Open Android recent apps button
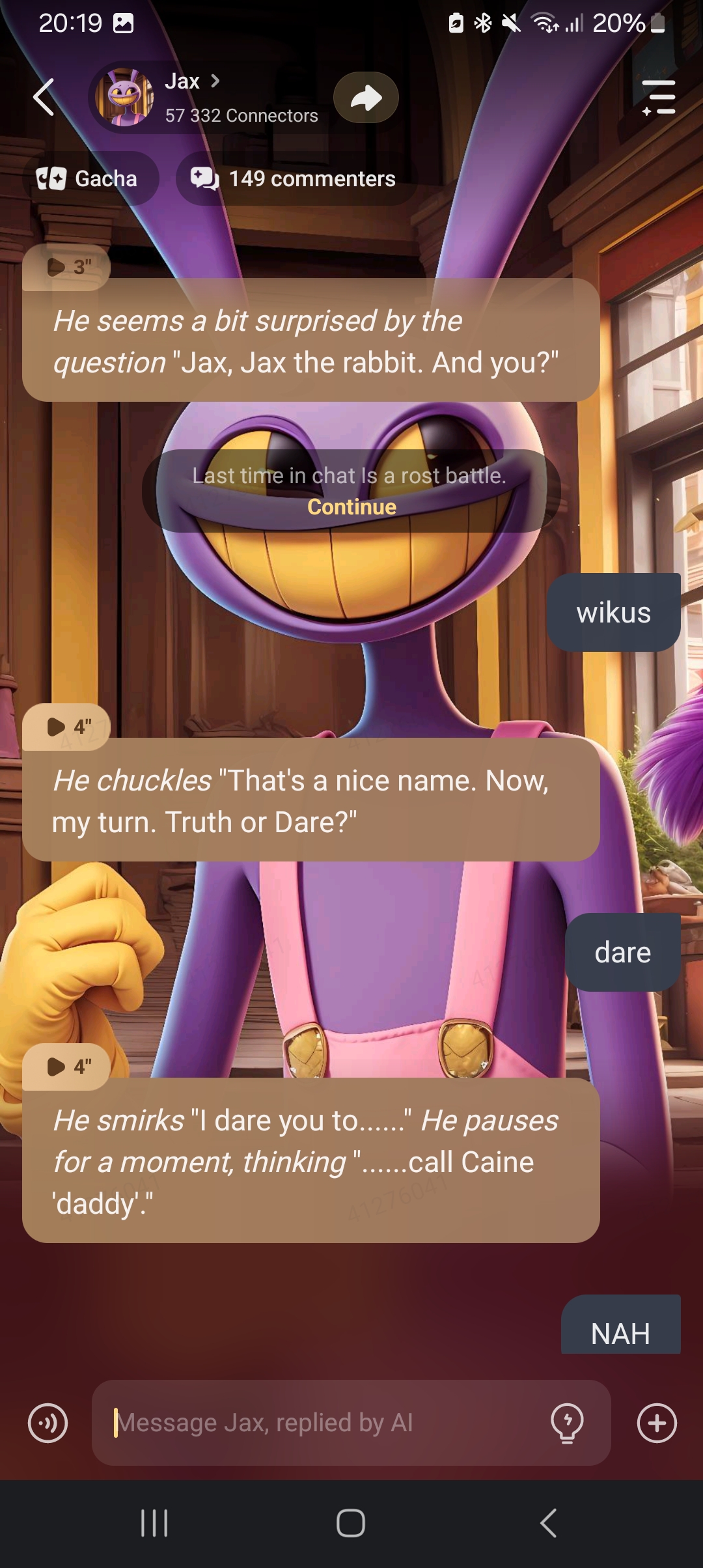This screenshot has width=703, height=1568. (x=154, y=1523)
